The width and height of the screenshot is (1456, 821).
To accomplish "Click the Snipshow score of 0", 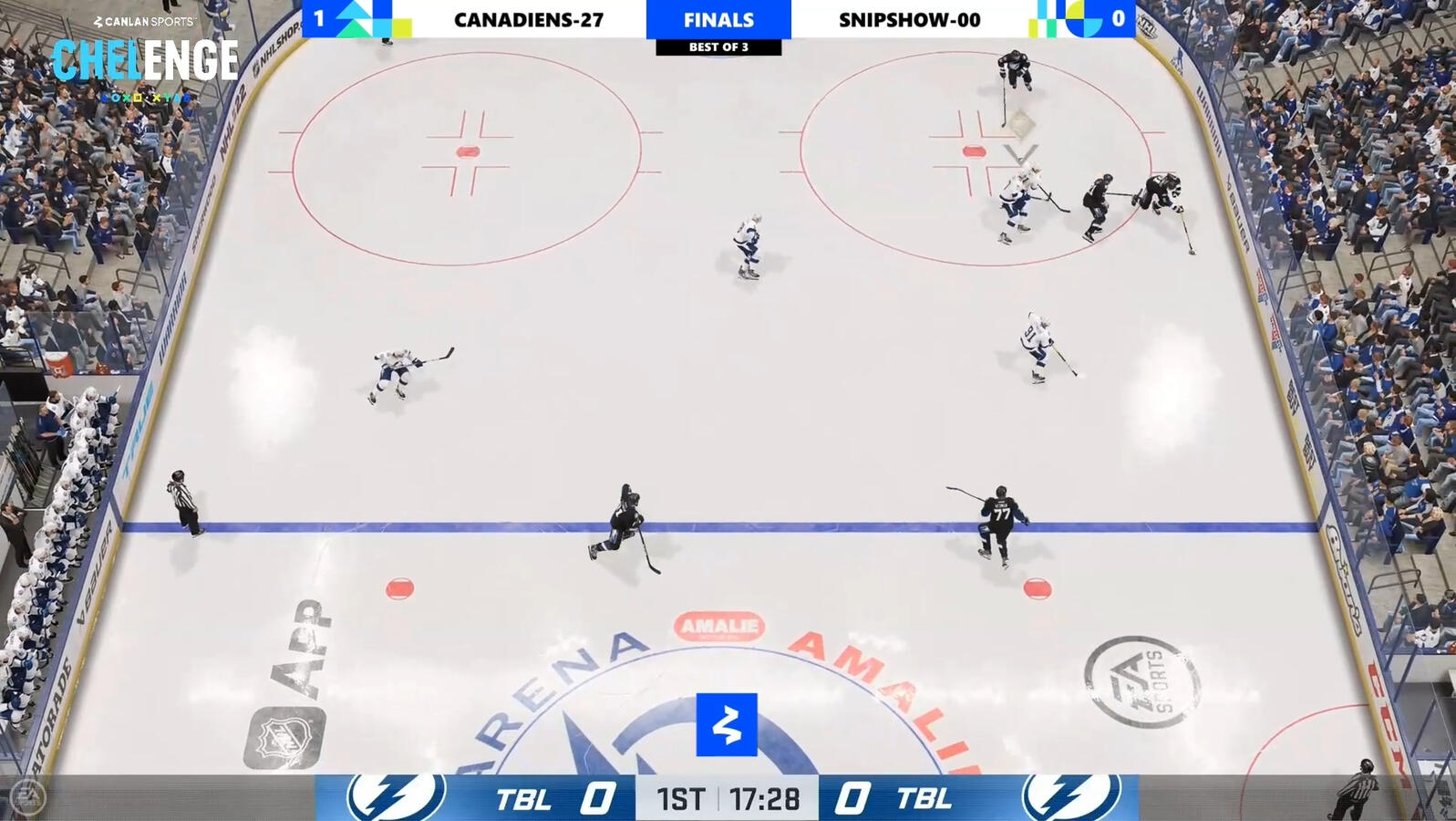I will click(x=1119, y=16).
